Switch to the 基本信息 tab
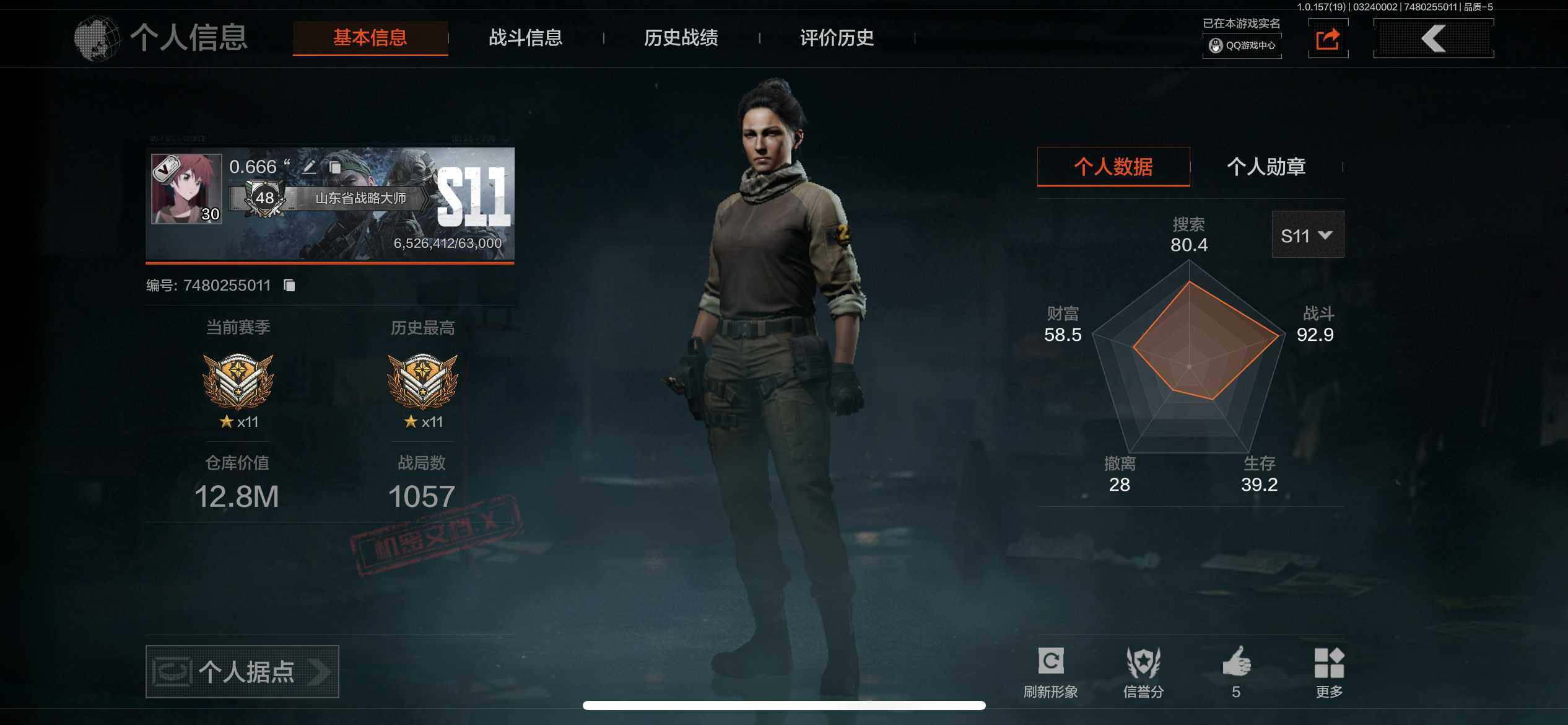 [370, 38]
